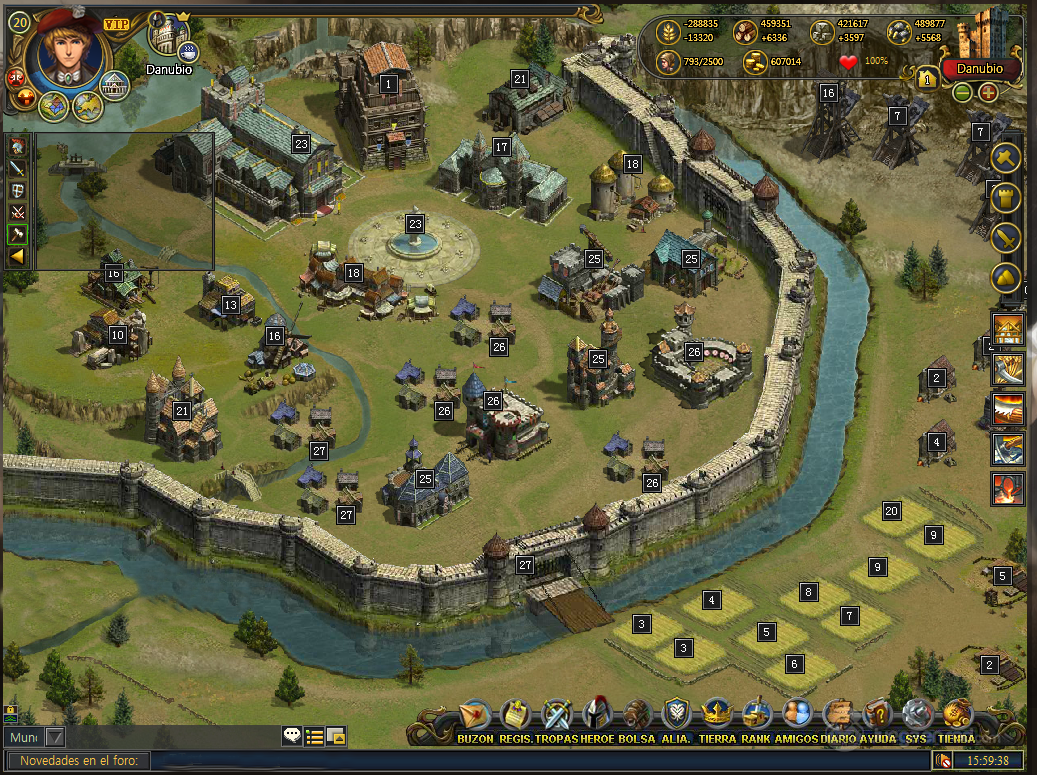1037x775 pixels.
Task: Open the AYUDA help book
Action: (x=877, y=716)
